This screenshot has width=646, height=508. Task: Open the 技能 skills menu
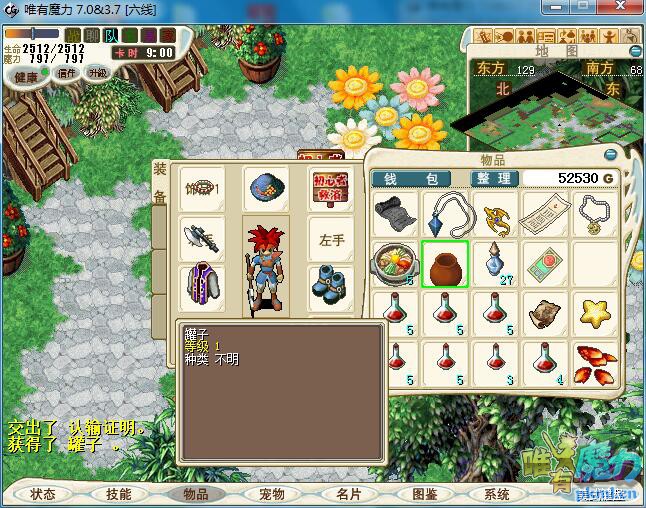pyautogui.click(x=119, y=494)
